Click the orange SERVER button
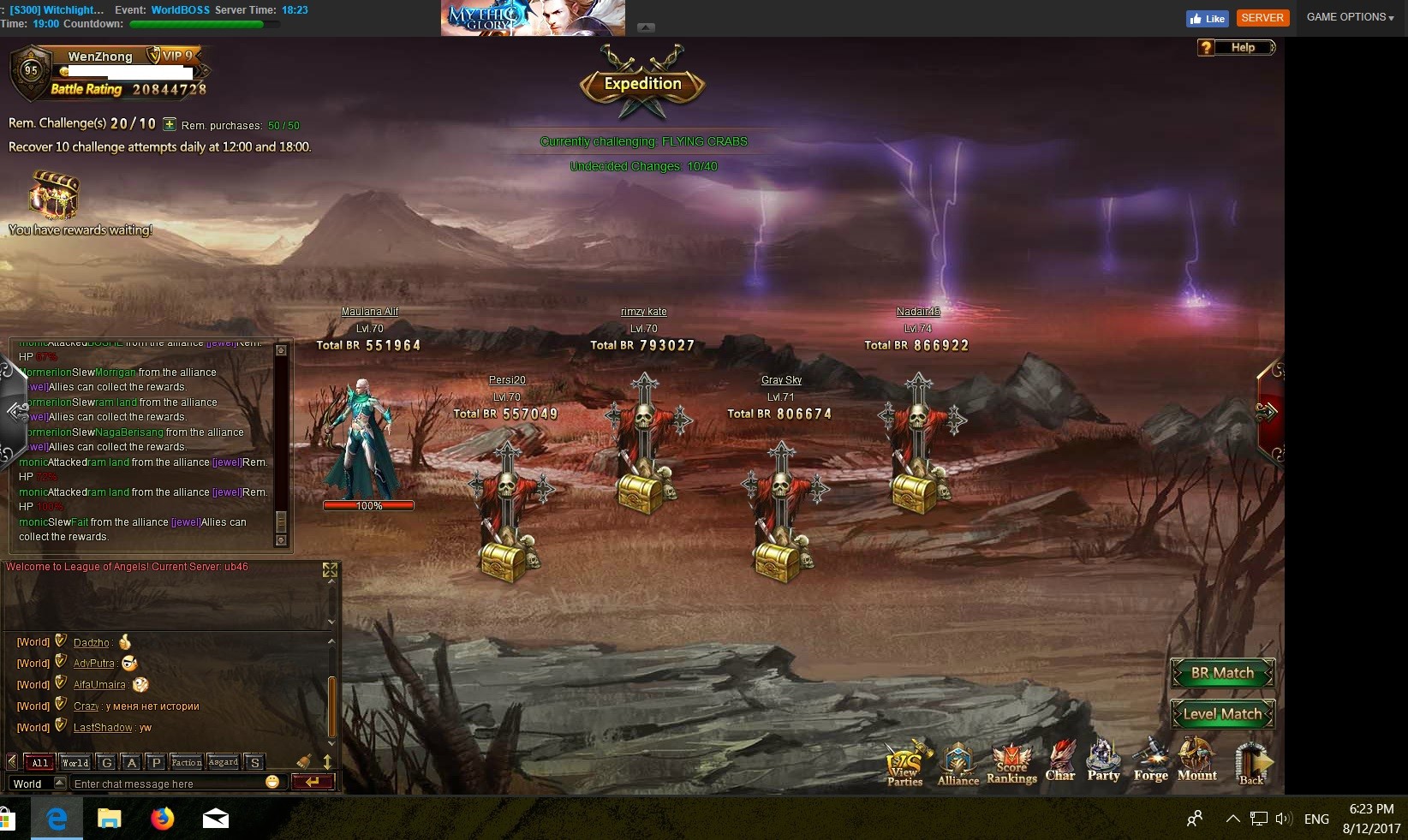 [1262, 18]
